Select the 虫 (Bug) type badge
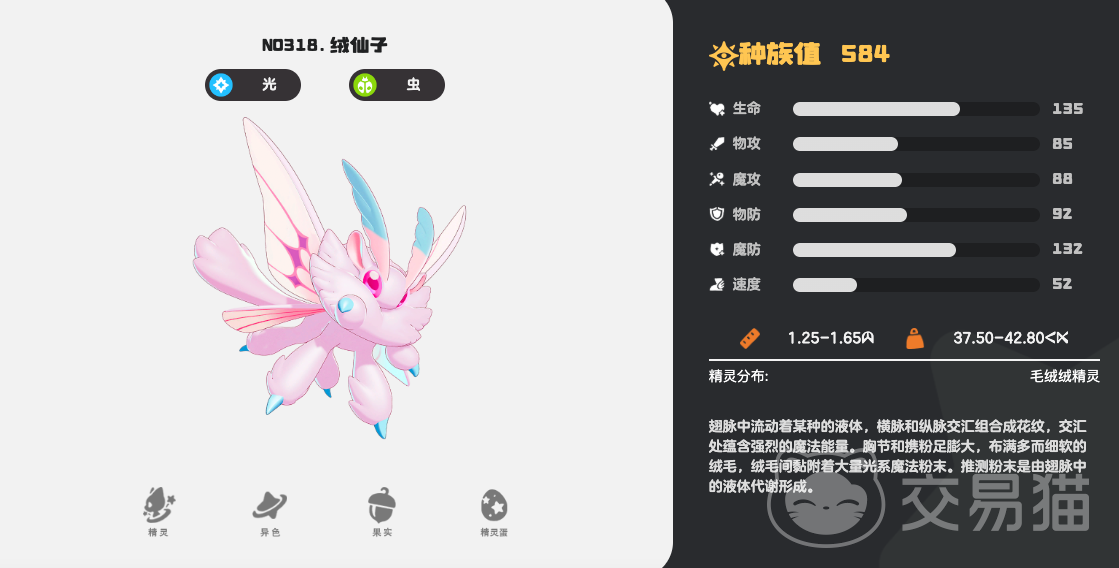 tap(397, 85)
